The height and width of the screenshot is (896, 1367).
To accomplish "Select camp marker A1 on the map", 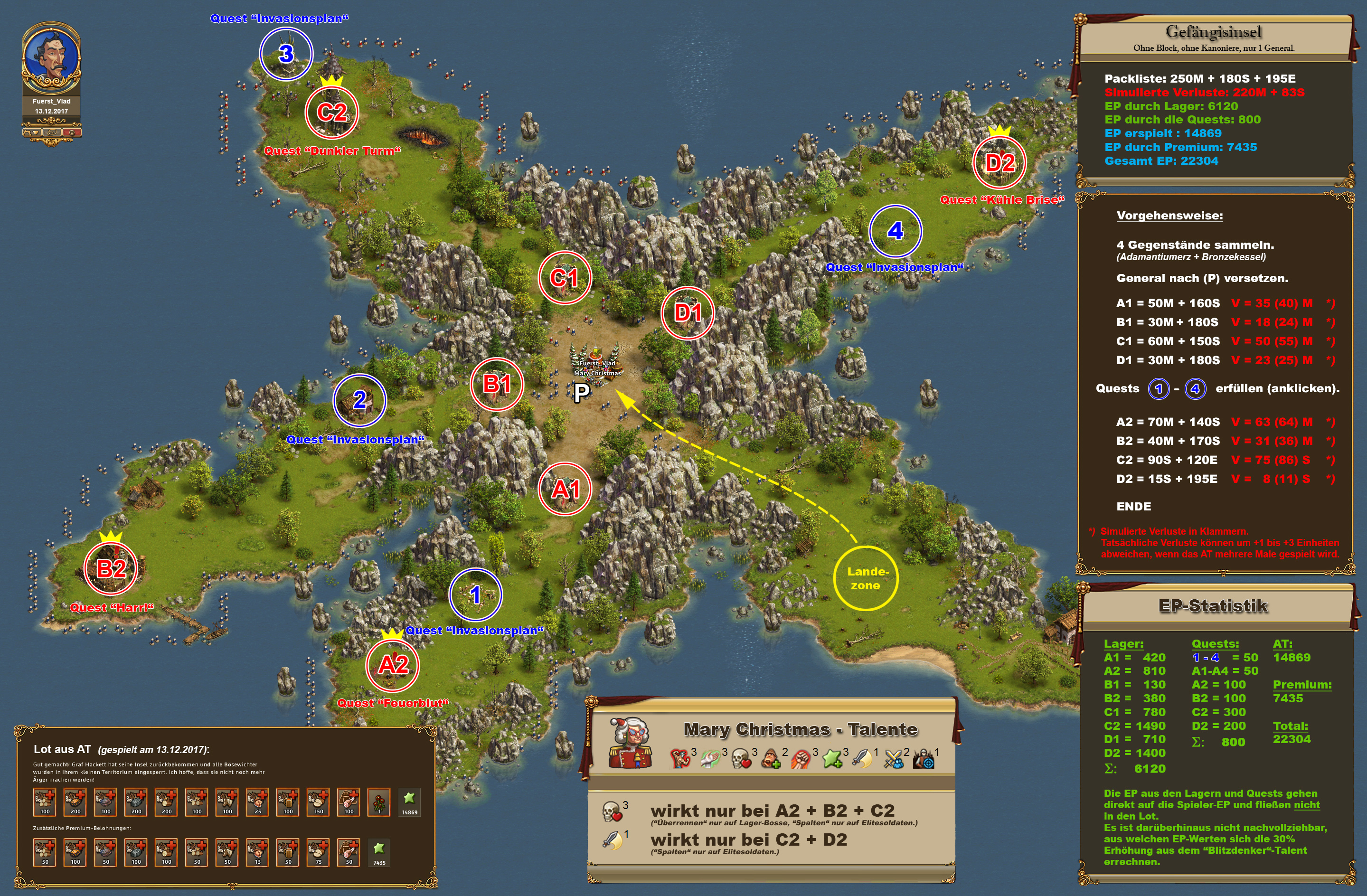I will [x=565, y=489].
